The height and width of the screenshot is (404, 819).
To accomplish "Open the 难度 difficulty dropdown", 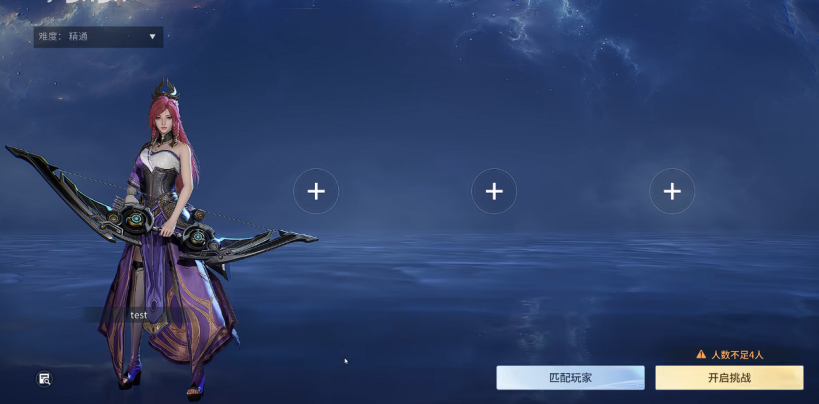I will point(98,37).
